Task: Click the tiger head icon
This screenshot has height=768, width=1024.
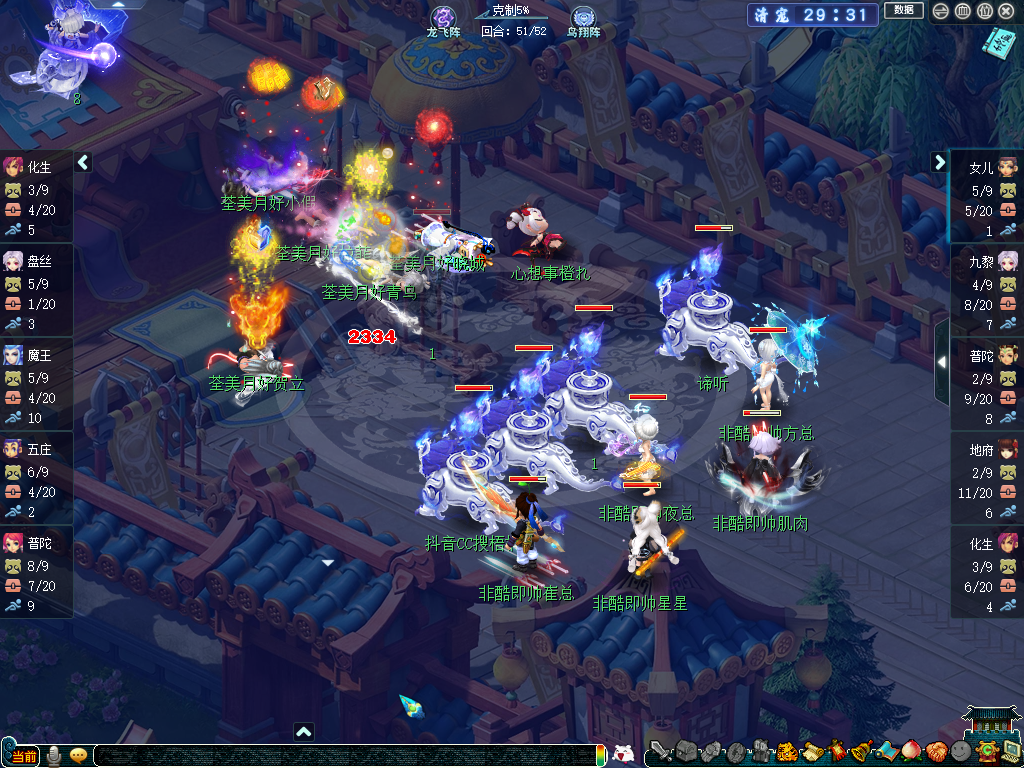Action: click(787, 752)
